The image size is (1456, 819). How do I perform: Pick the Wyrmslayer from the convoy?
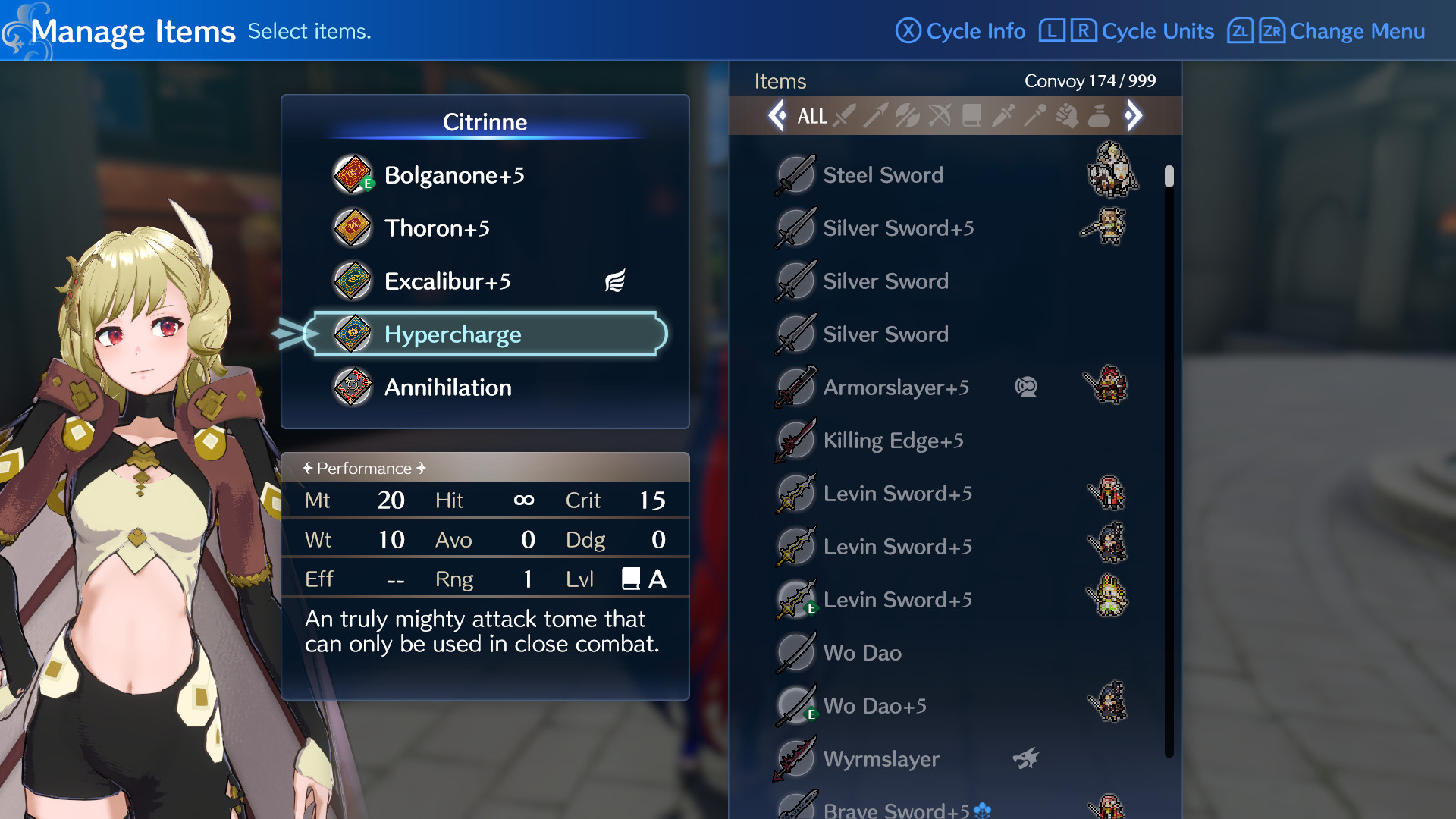pos(880,758)
